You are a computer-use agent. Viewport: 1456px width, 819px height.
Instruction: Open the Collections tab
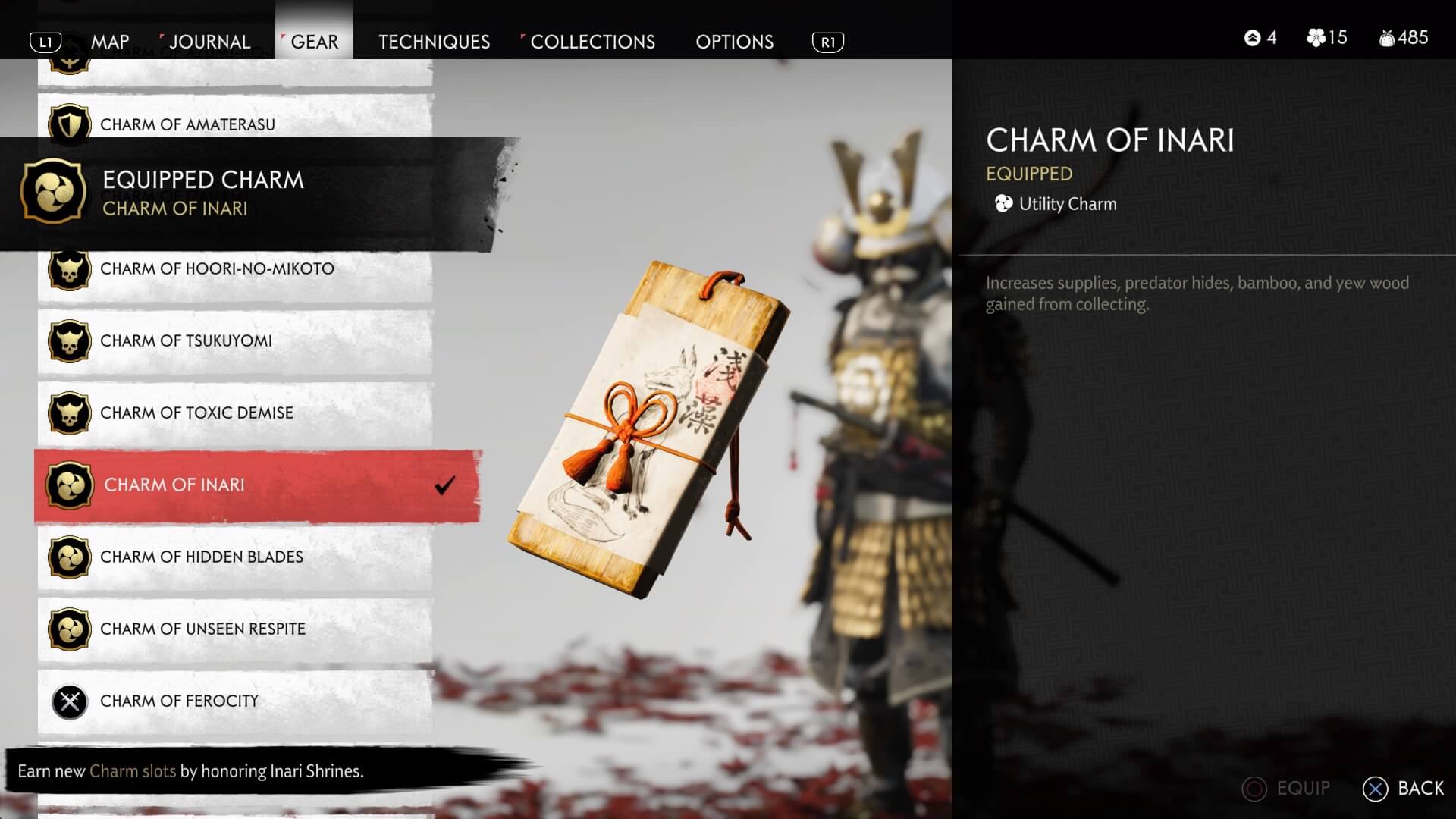(x=591, y=42)
